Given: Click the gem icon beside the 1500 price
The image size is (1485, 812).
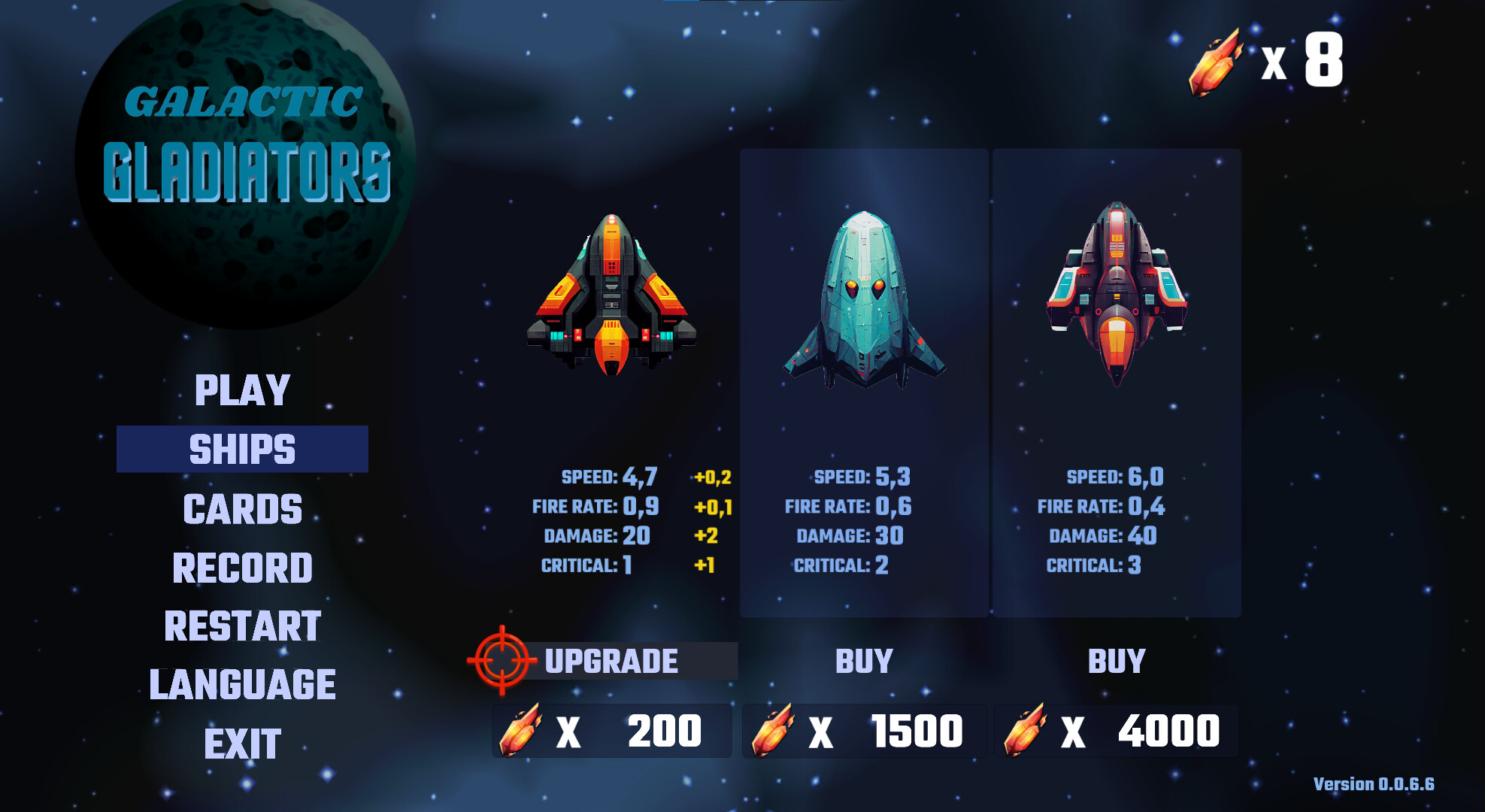Looking at the screenshot, I should coord(773,729).
